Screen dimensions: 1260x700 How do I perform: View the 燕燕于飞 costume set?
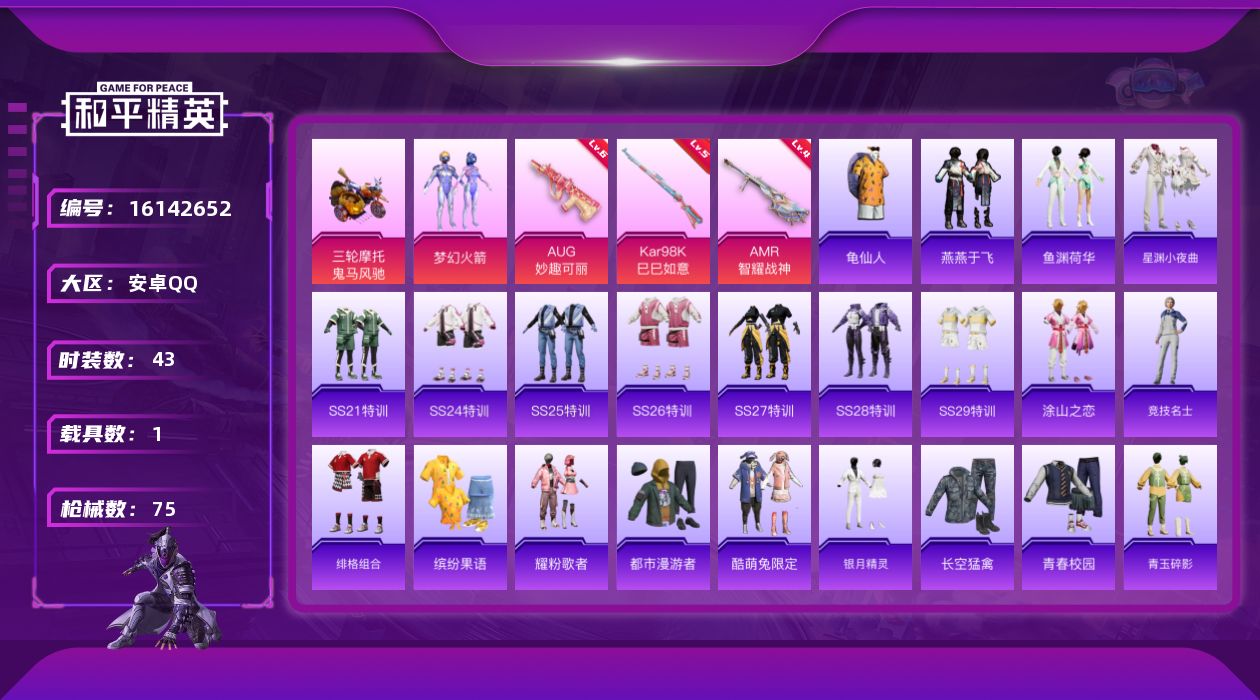[x=967, y=211]
